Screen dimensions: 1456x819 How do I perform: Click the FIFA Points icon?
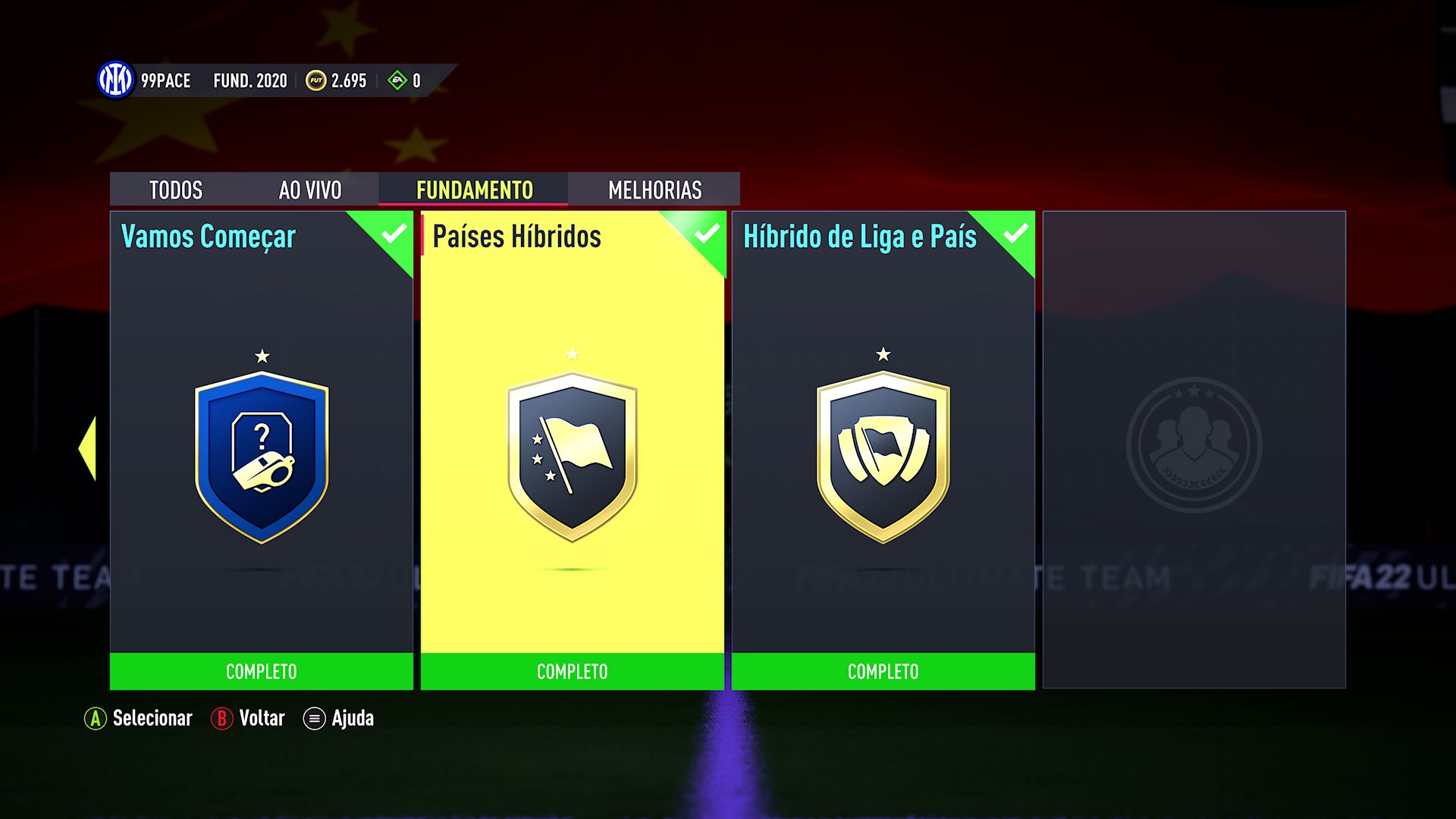[395, 80]
